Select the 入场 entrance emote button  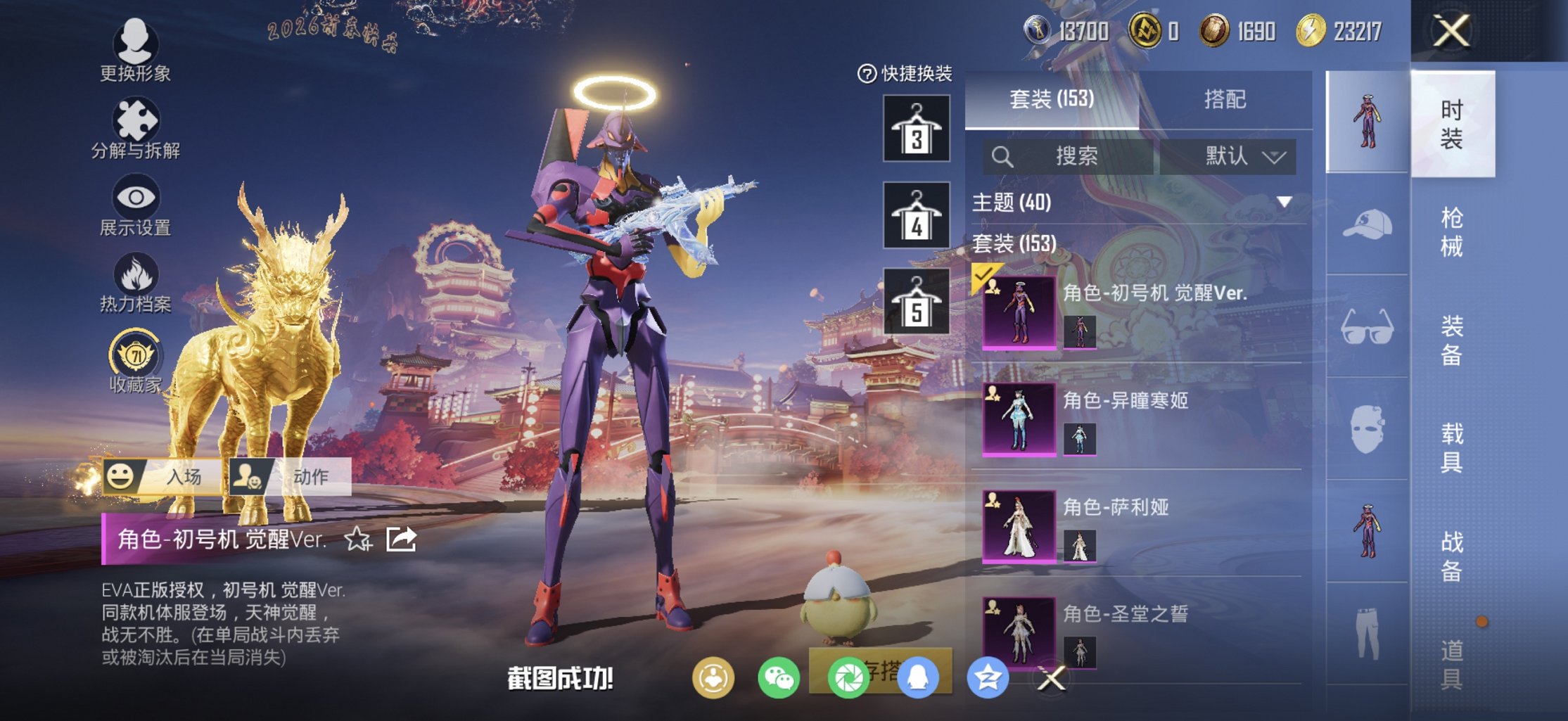point(163,476)
